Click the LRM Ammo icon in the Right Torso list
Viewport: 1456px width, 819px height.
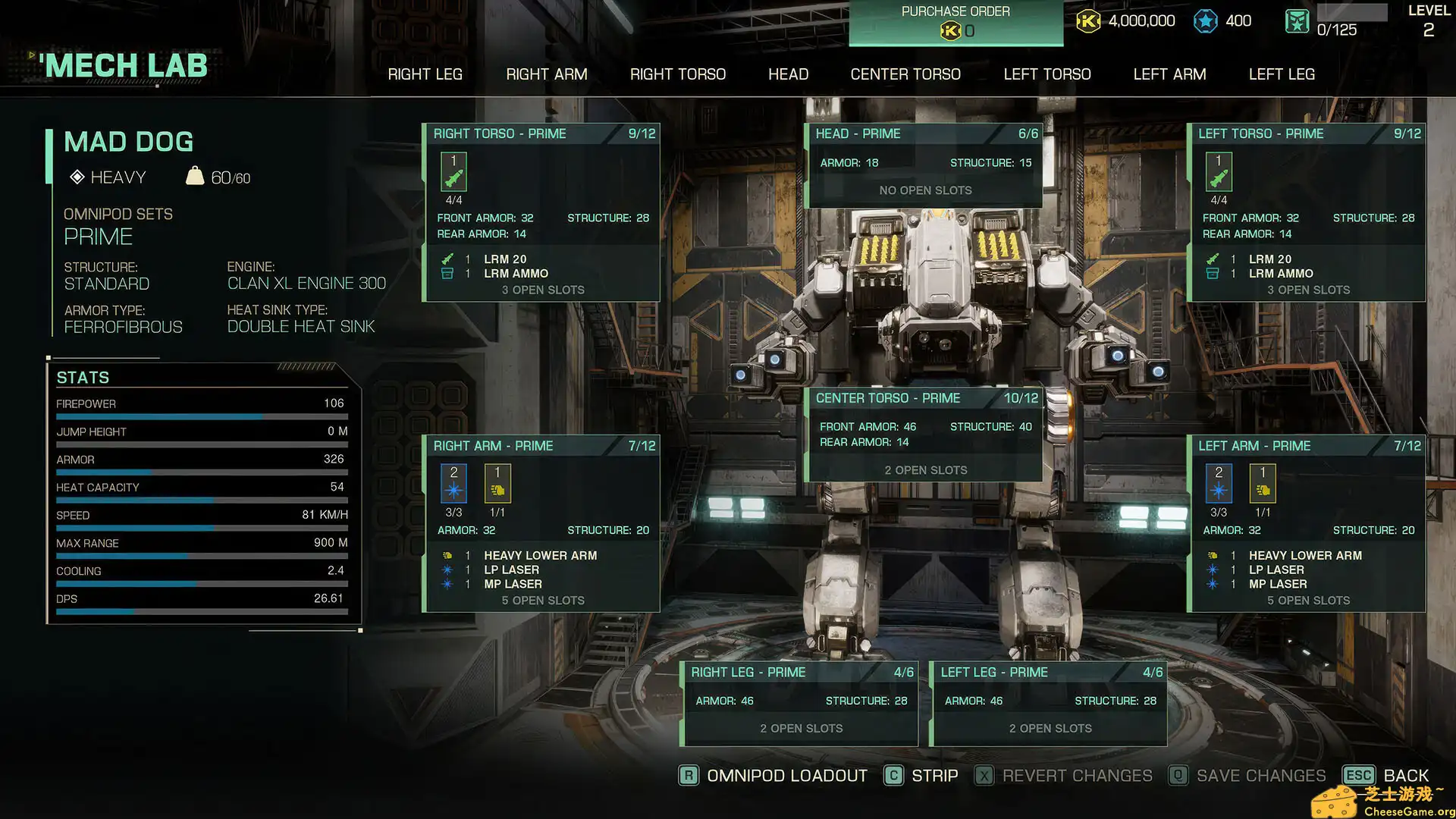tap(447, 274)
